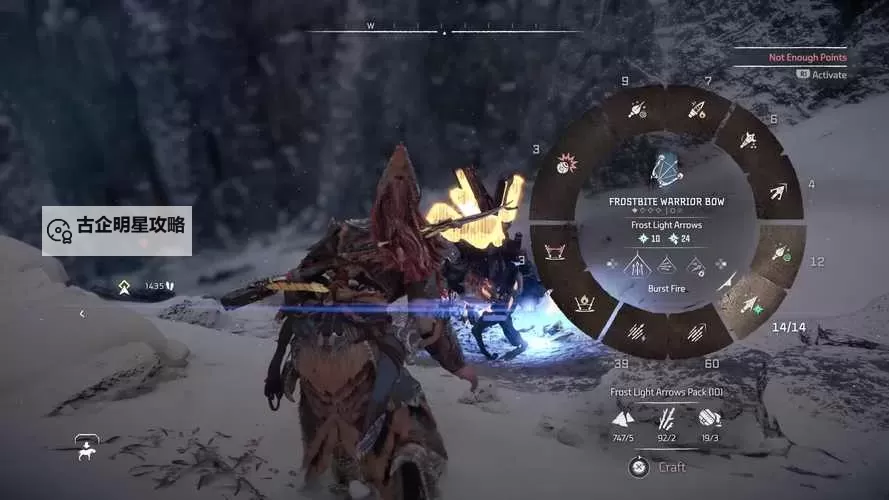
Task: Pick the rightmost weapon technique icon
Action: click(x=695, y=265)
